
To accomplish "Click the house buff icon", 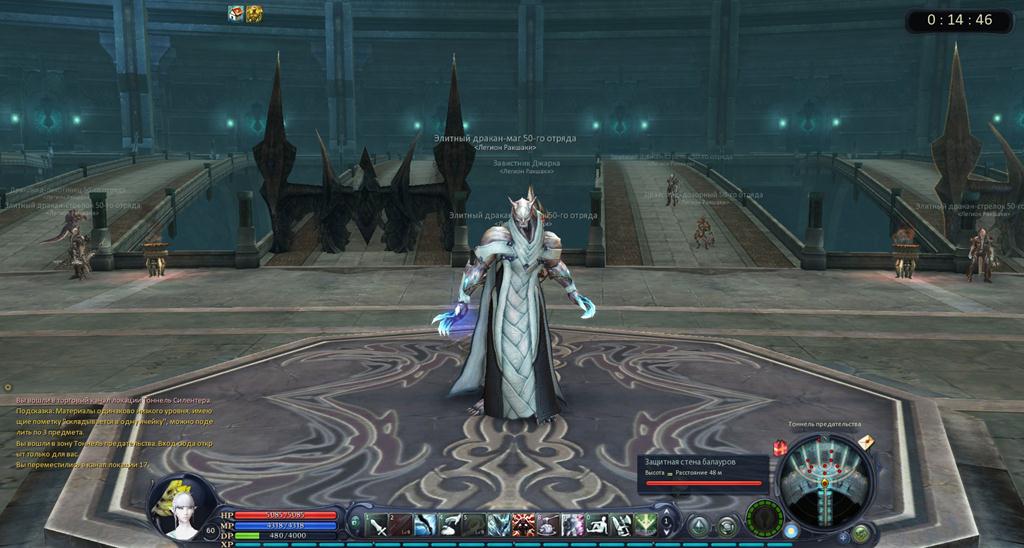I will (x=236, y=13).
